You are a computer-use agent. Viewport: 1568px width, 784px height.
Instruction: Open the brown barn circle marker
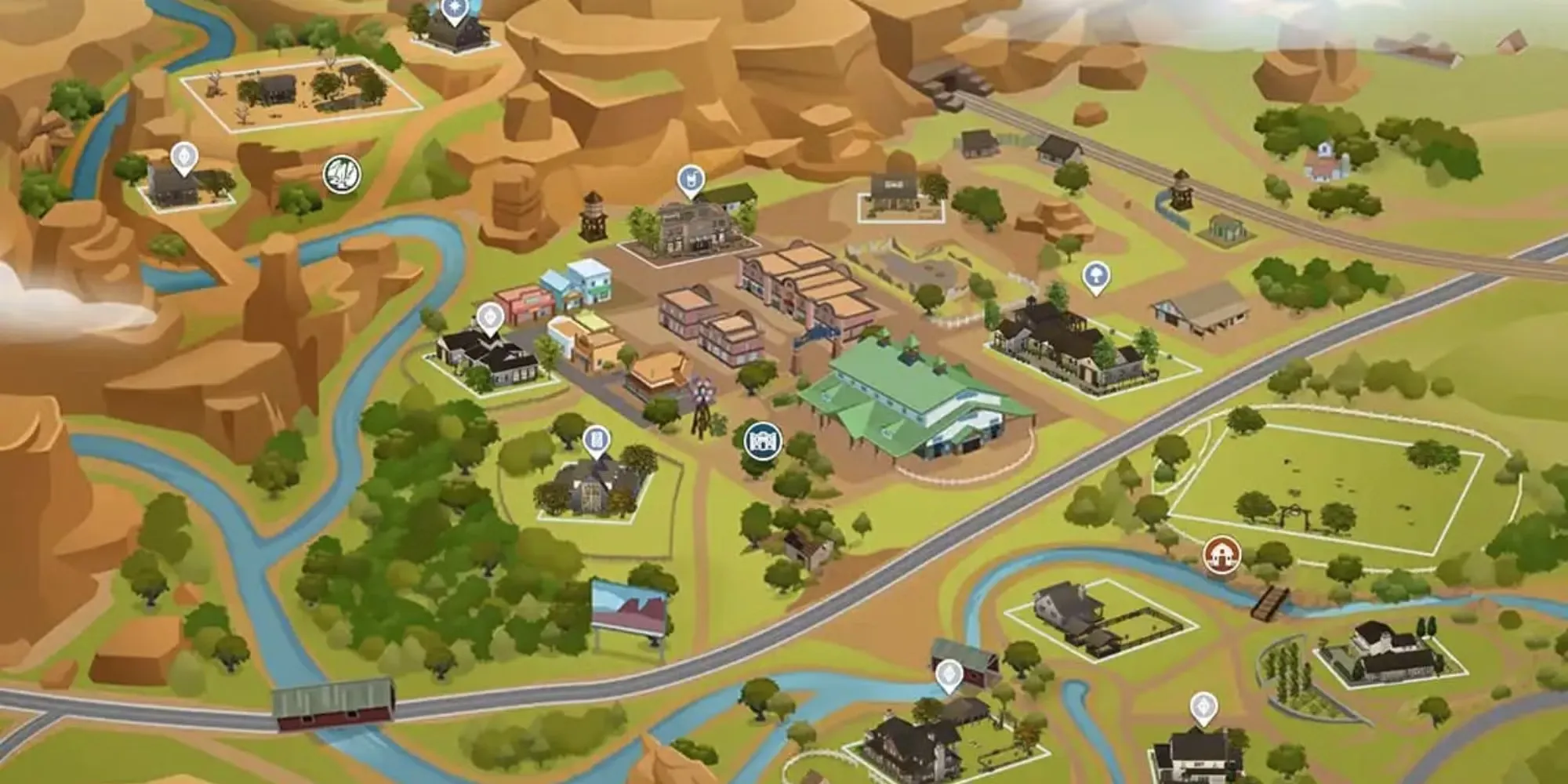(1221, 554)
